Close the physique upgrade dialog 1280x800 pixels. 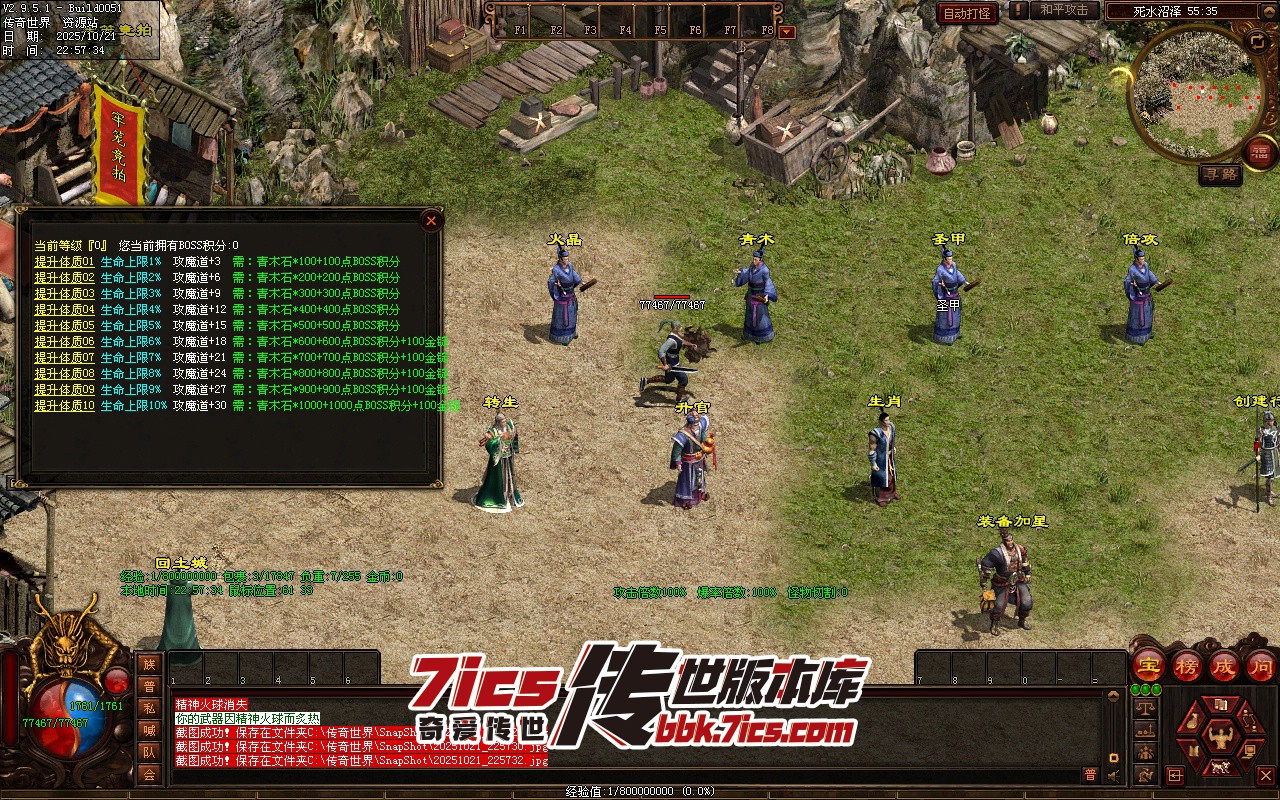click(x=431, y=220)
